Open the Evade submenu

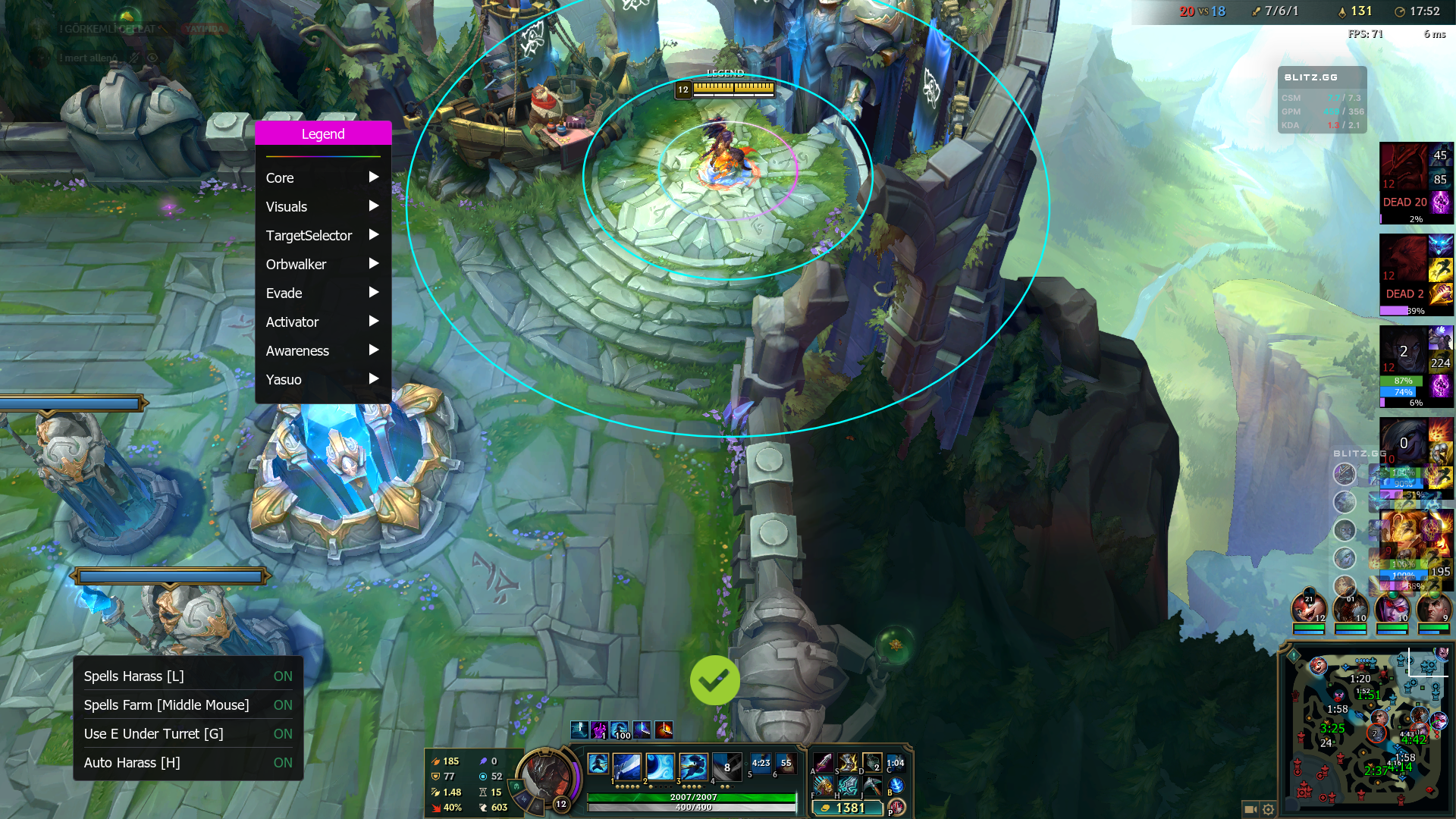click(x=322, y=293)
